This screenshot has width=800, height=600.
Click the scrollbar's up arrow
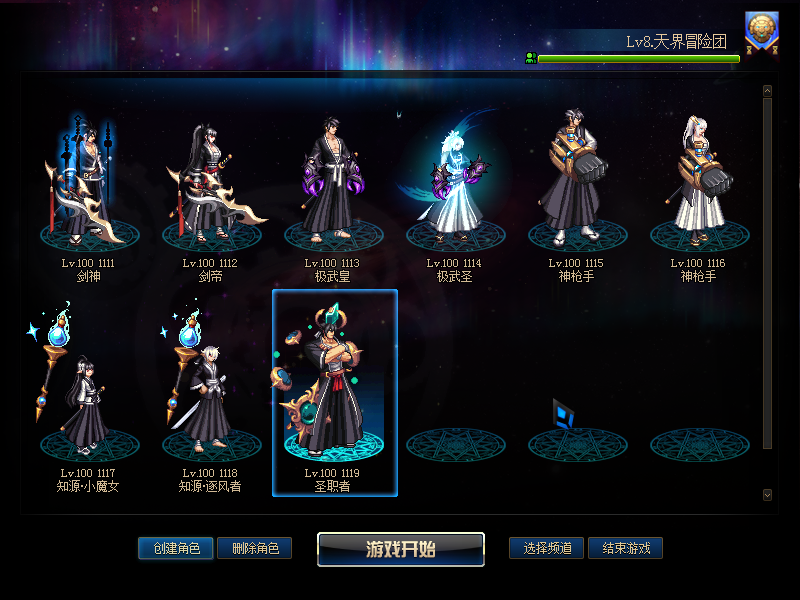[767, 91]
